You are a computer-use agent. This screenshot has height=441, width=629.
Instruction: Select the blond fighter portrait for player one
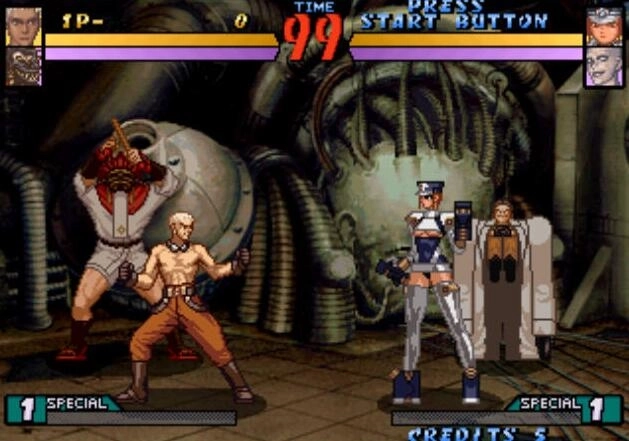[x=23, y=27]
